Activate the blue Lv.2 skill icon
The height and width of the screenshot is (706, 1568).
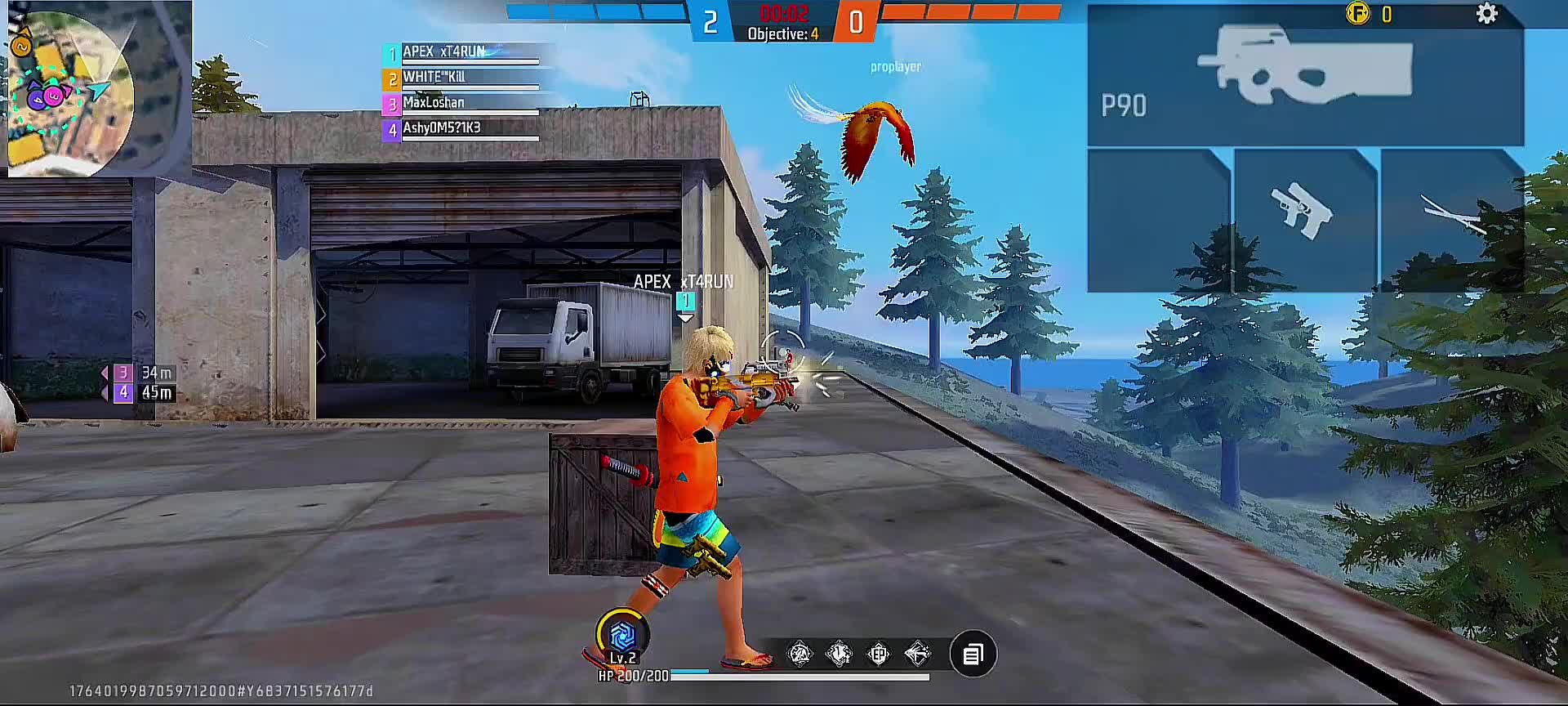622,635
